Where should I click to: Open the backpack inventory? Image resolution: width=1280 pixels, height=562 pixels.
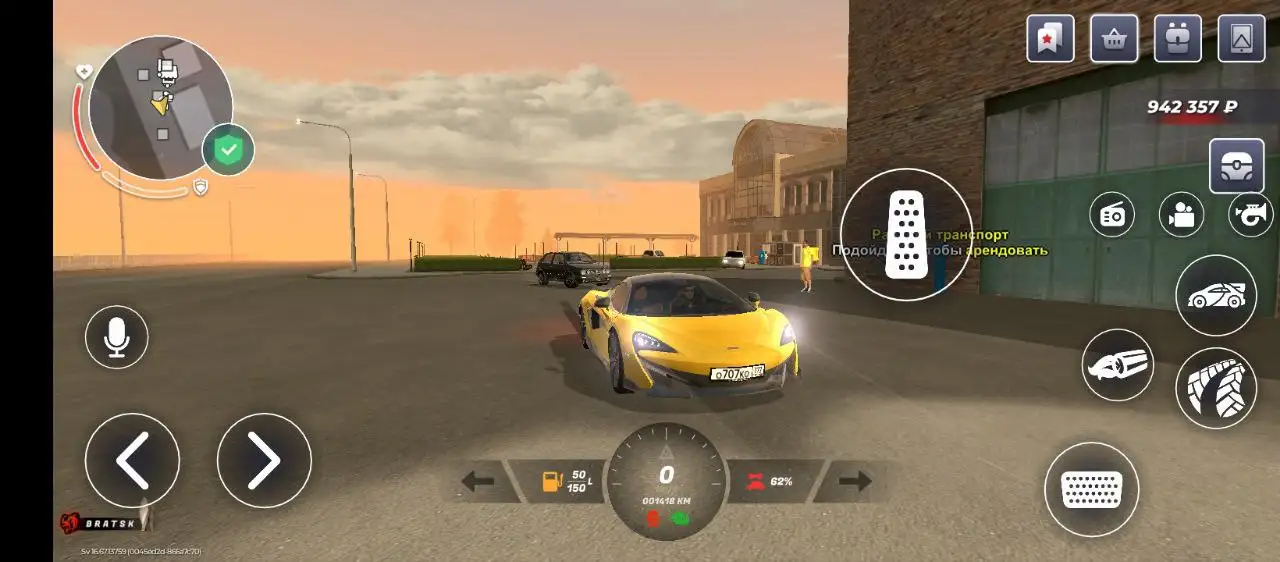click(1178, 39)
